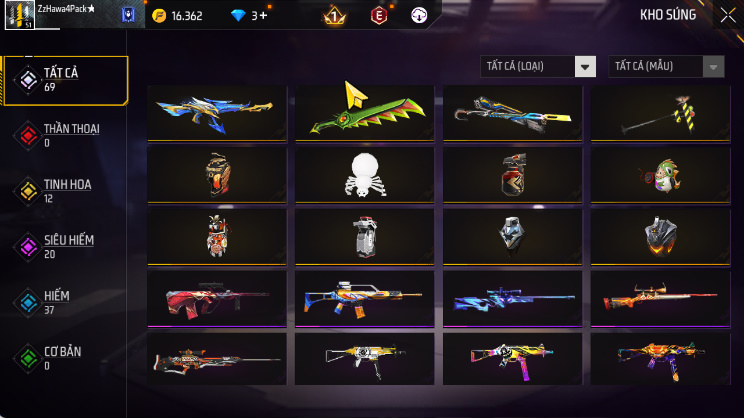744x418 pixels.
Task: Select the red AUG rifle skin
Action: [x=217, y=297]
